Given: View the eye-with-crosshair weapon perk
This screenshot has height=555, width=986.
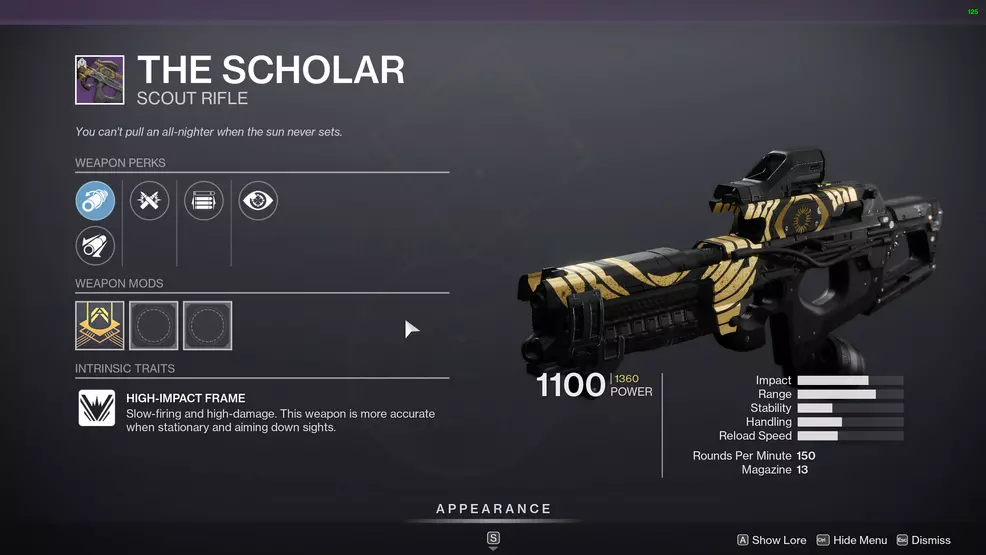Looking at the screenshot, I should point(258,201).
